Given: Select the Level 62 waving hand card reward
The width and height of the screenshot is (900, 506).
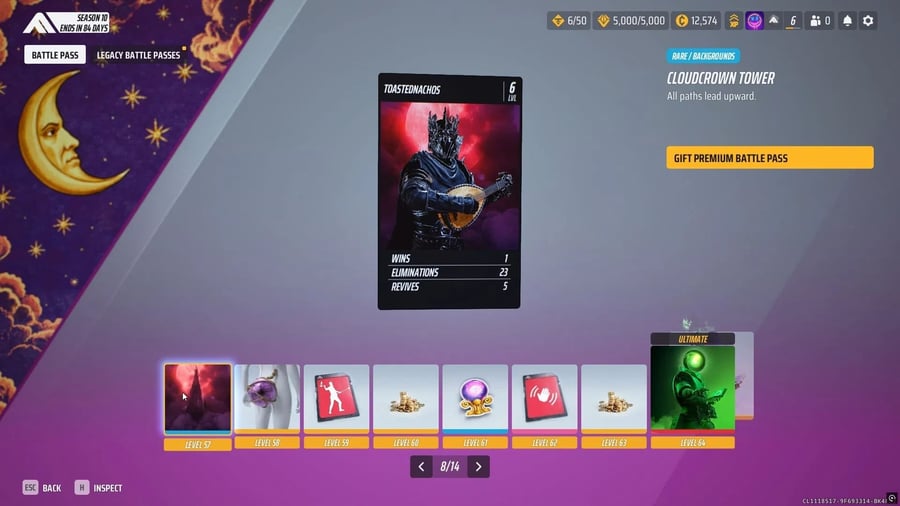Looking at the screenshot, I should 544,399.
